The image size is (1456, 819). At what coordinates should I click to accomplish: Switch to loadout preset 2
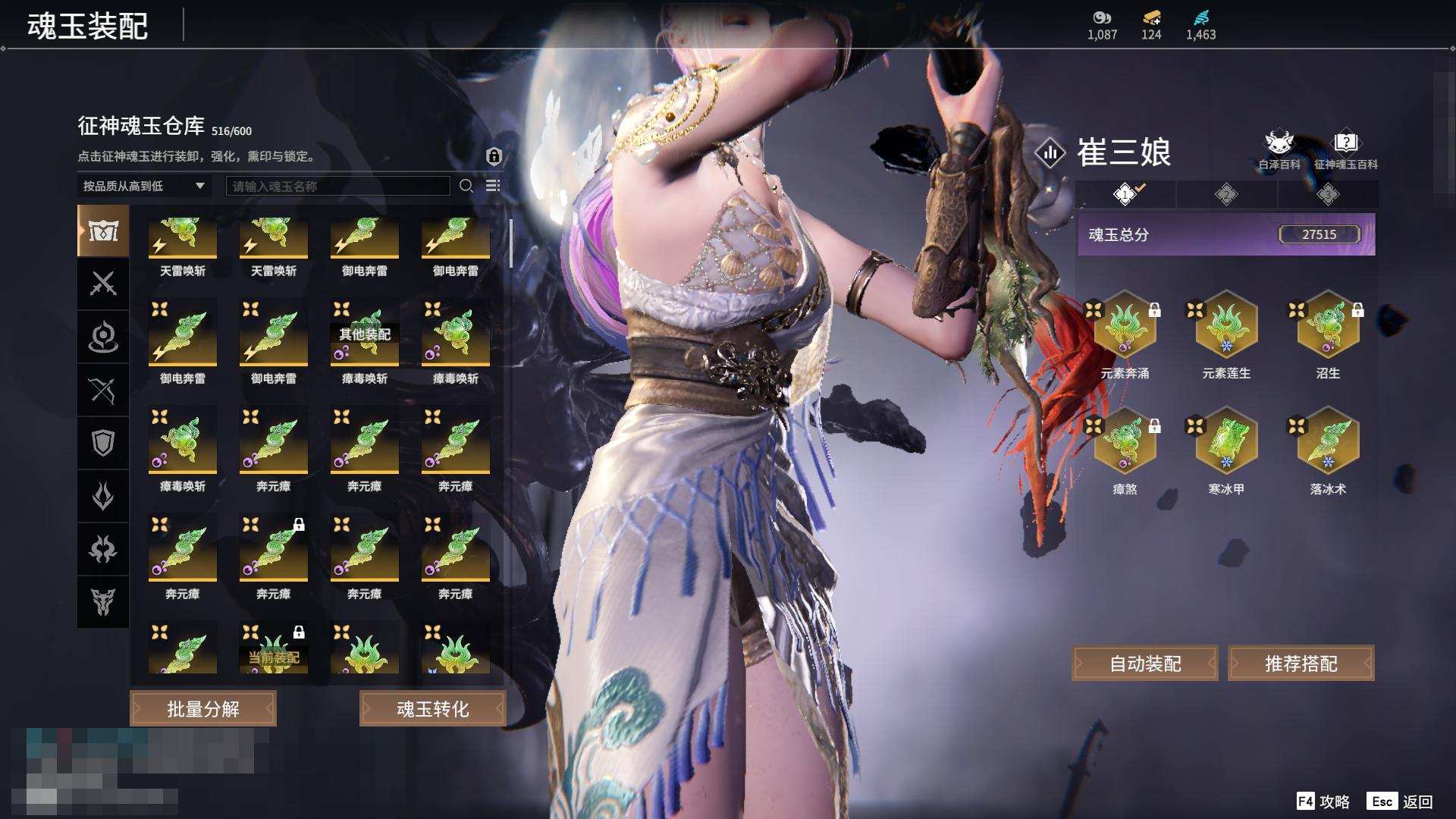pos(1226,195)
